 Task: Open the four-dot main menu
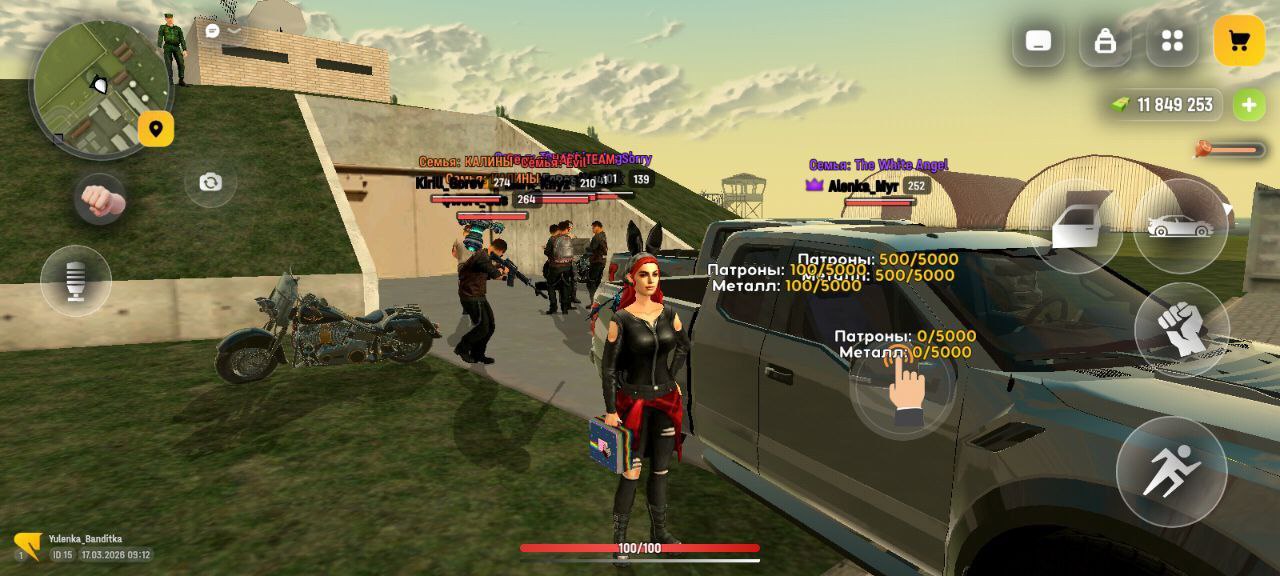point(1172,41)
